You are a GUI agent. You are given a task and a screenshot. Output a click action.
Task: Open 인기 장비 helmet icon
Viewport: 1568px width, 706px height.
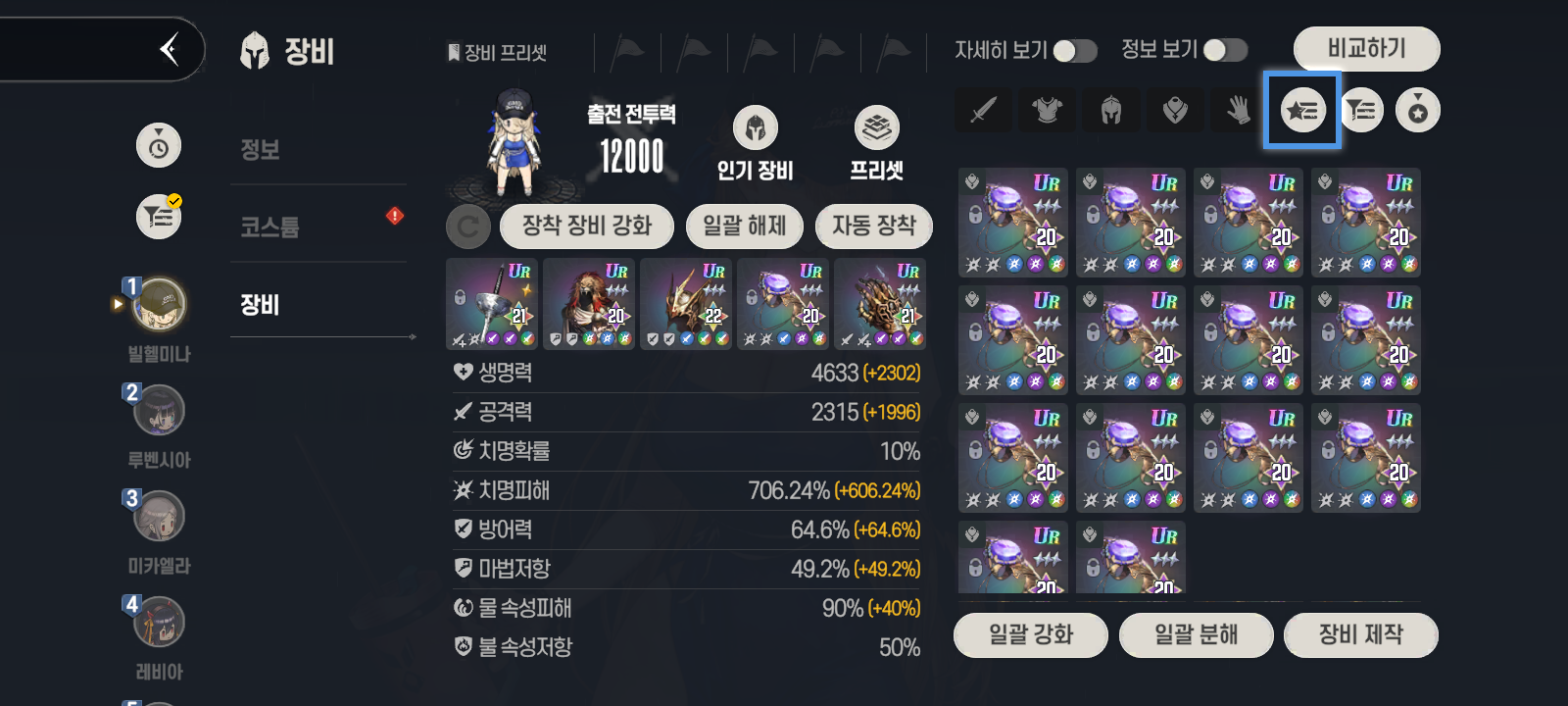coord(755,128)
